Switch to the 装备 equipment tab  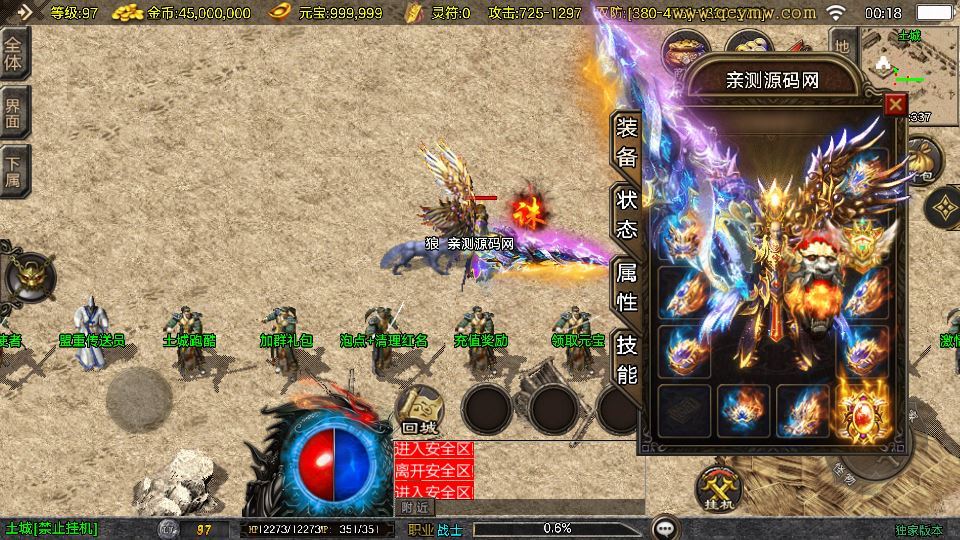click(x=626, y=142)
